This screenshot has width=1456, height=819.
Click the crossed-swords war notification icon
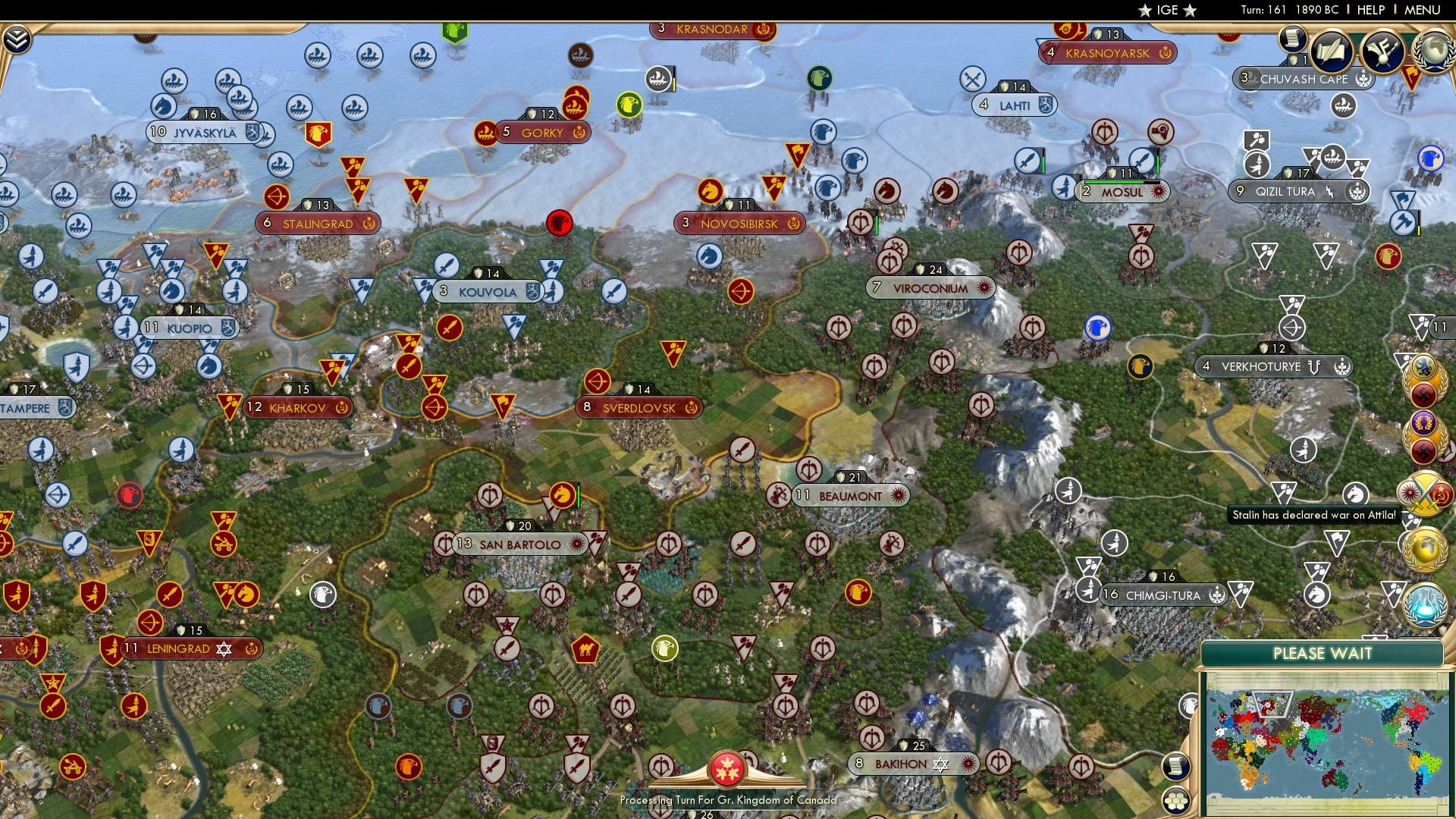click(1426, 493)
